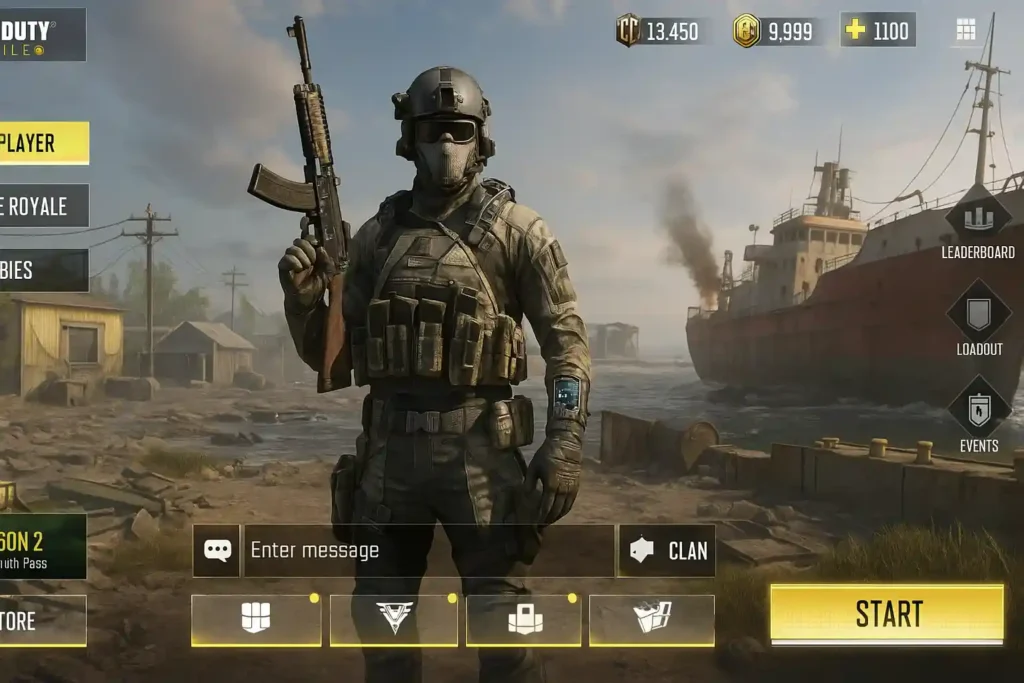
Task: Open the winged V emblem button
Action: point(394,620)
